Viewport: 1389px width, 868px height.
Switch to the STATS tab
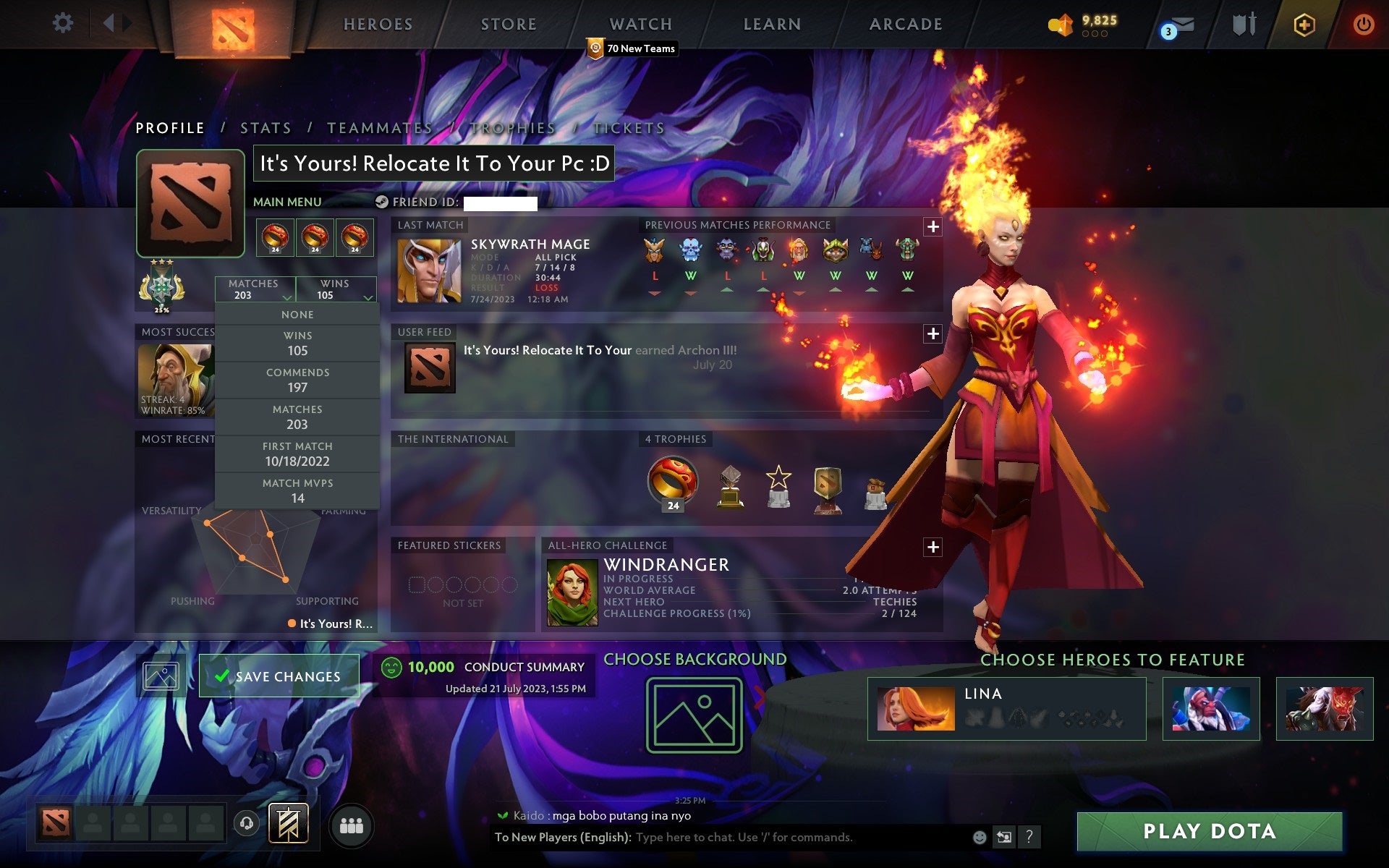(266, 127)
